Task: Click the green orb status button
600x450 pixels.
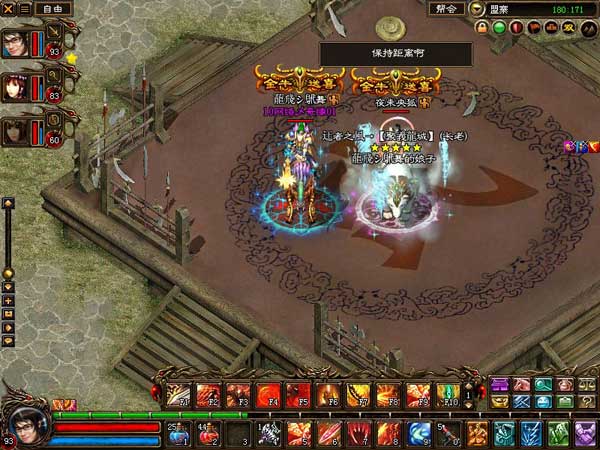Action: pyautogui.click(x=499, y=28)
